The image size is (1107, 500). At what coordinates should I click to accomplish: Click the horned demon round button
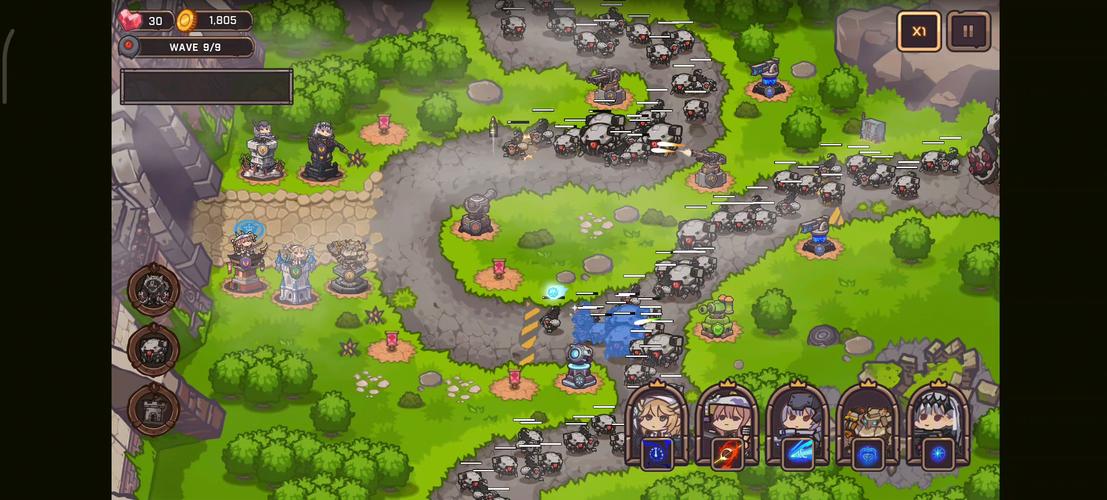pos(154,290)
